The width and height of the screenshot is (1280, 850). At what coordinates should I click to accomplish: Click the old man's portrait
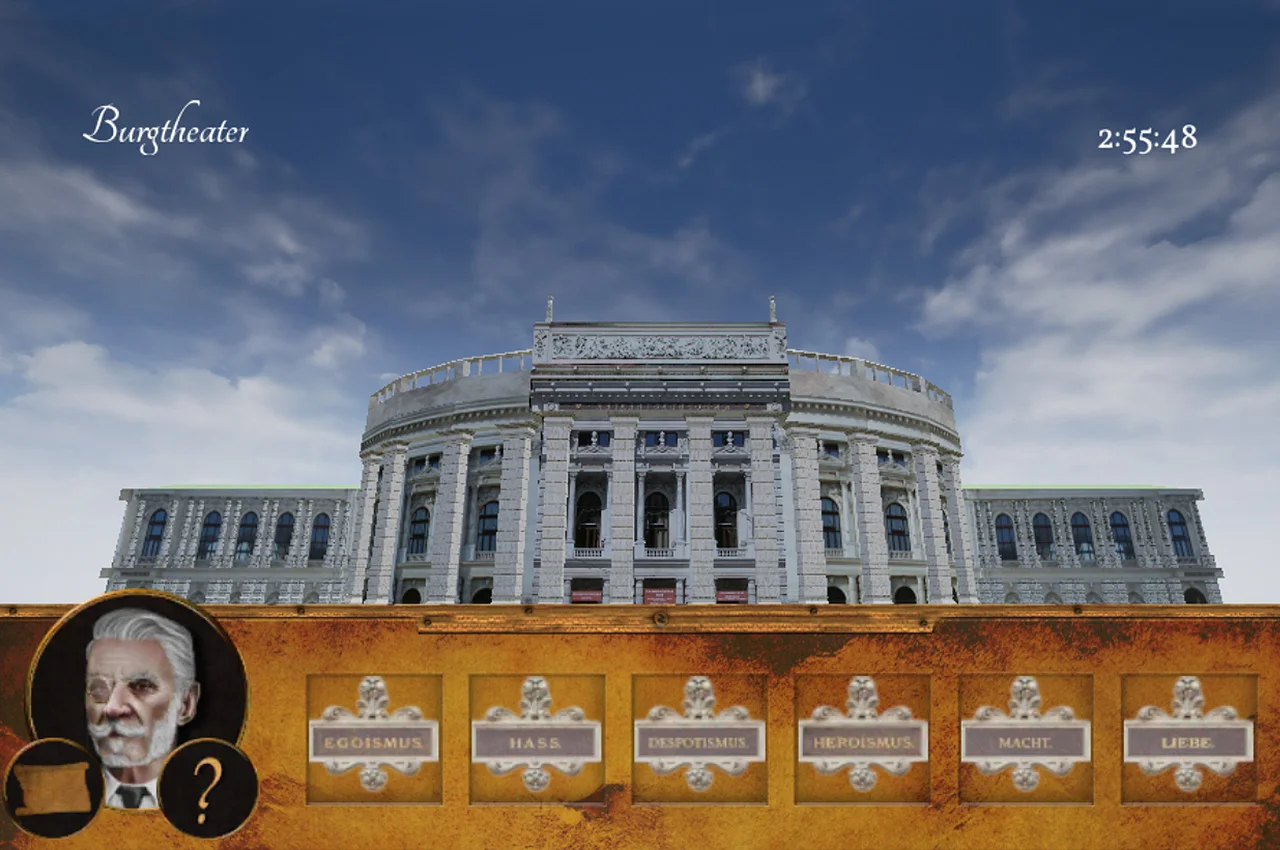[138, 680]
